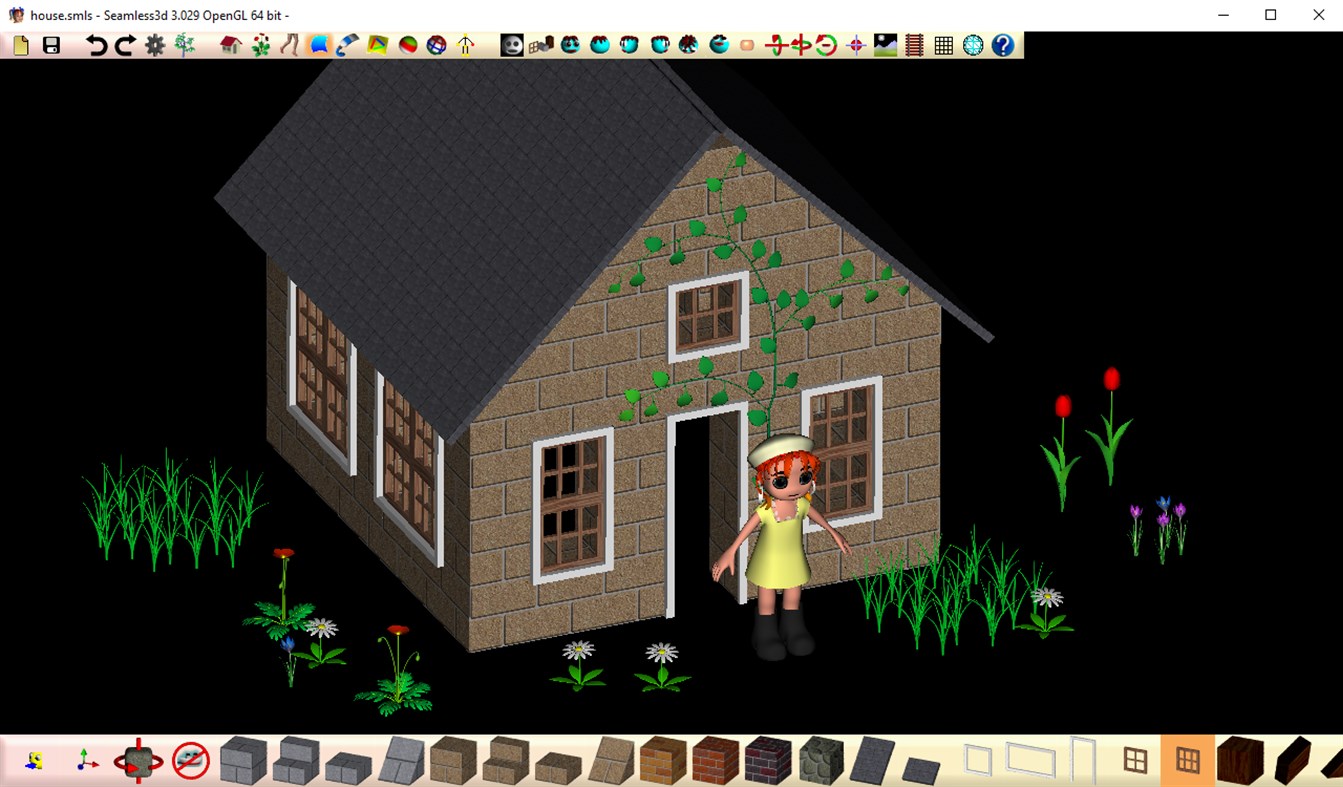Select the grid tool on the toolbar

point(942,44)
